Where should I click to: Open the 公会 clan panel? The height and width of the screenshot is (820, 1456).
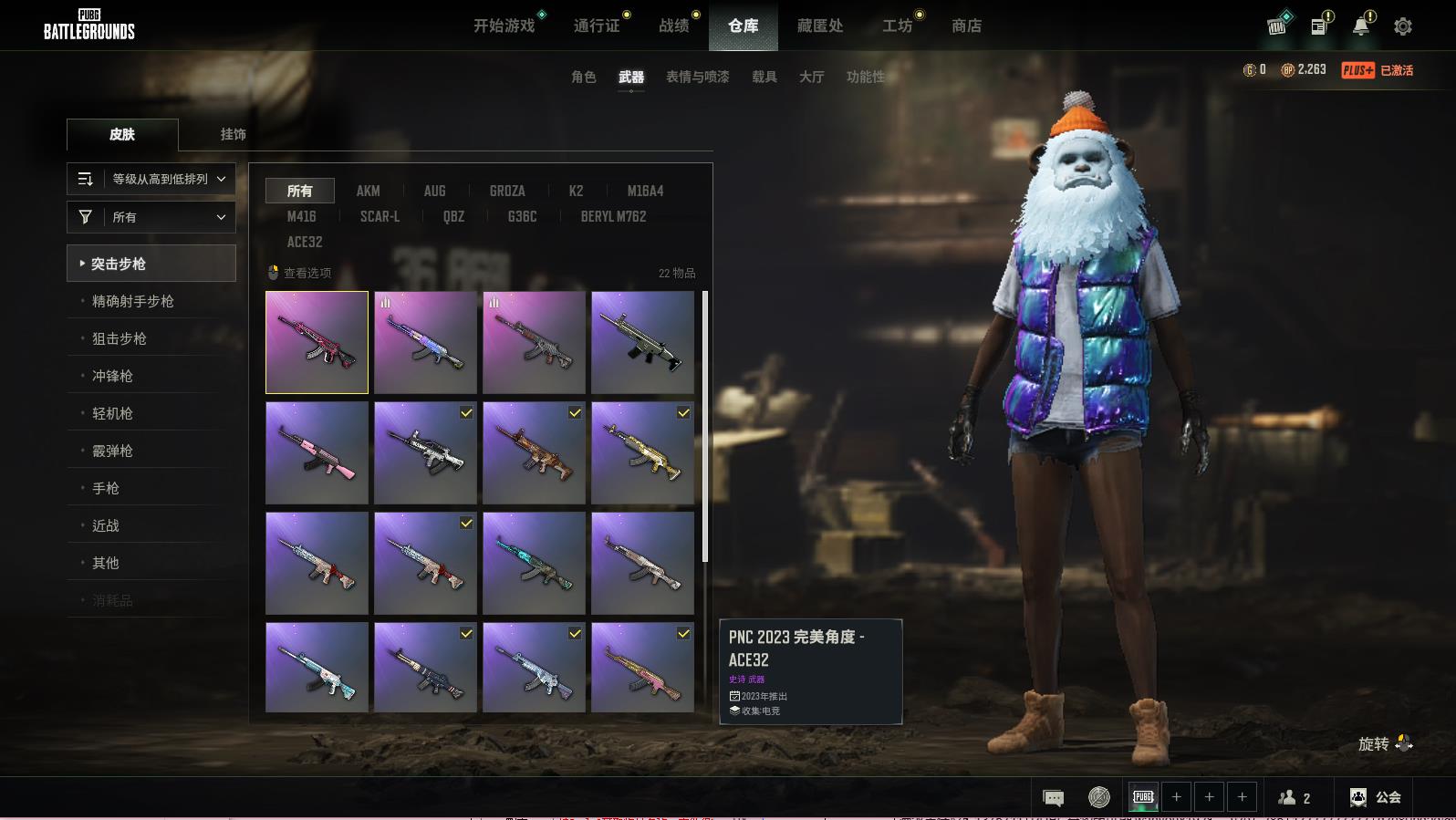[x=1375, y=797]
